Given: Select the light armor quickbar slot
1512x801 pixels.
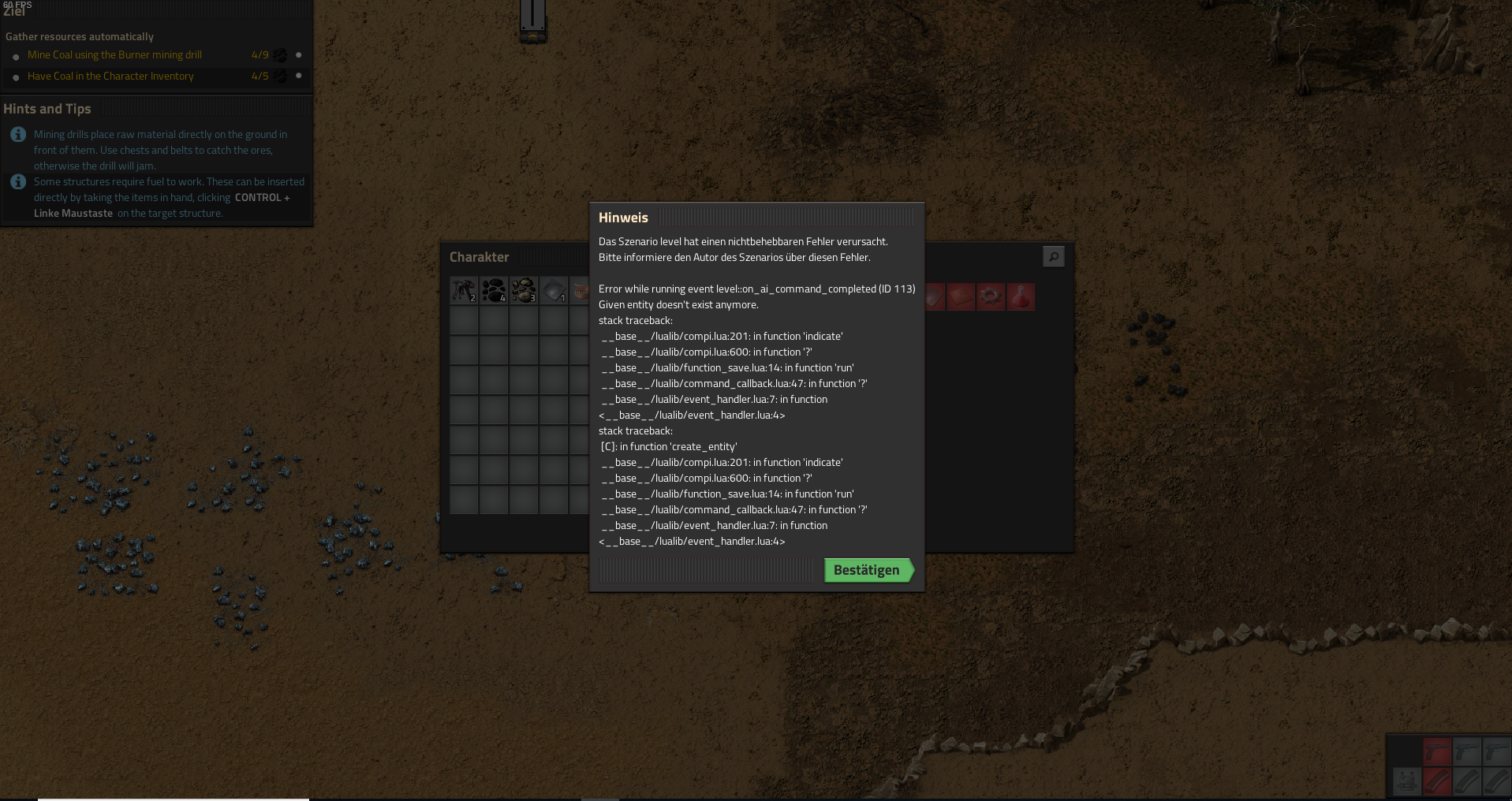Looking at the screenshot, I should click(1407, 781).
